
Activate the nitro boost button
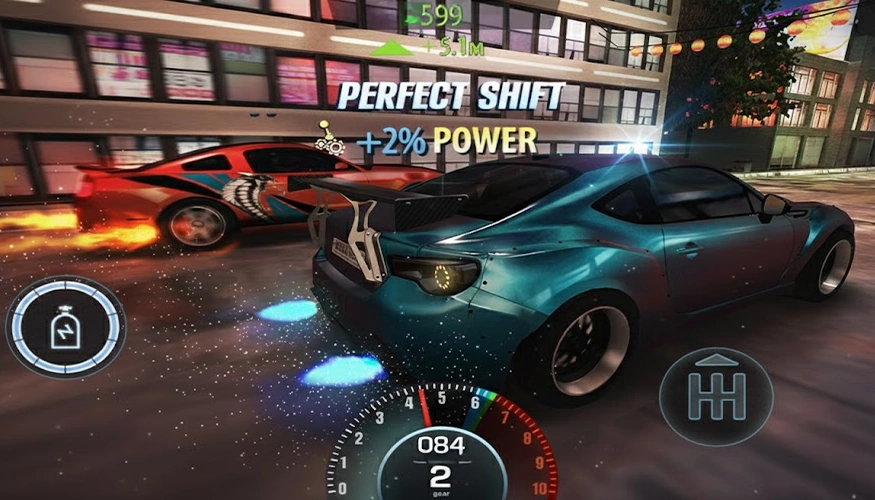click(66, 326)
